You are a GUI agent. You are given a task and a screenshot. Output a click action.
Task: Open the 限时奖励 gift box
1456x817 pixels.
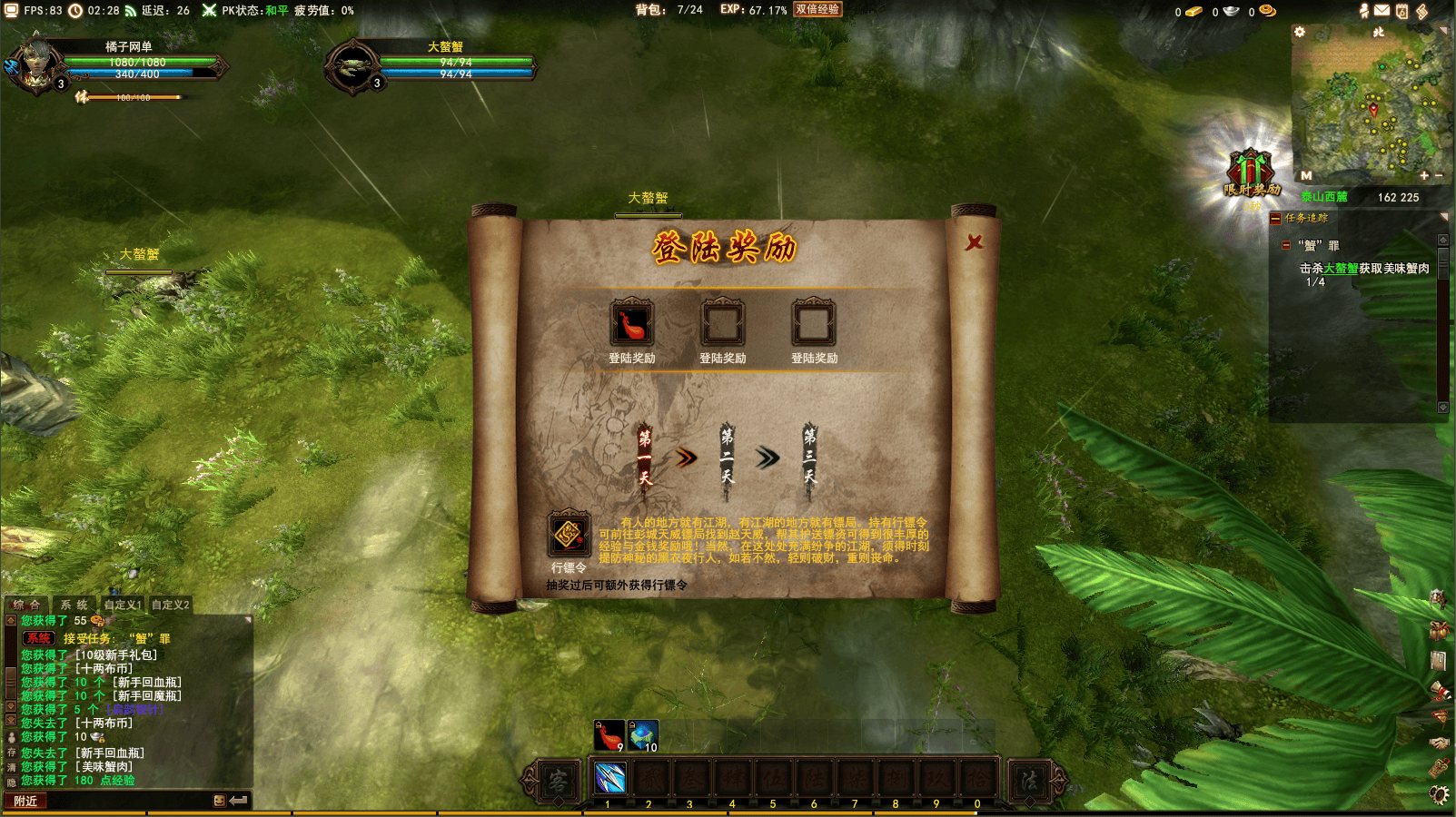(1252, 172)
